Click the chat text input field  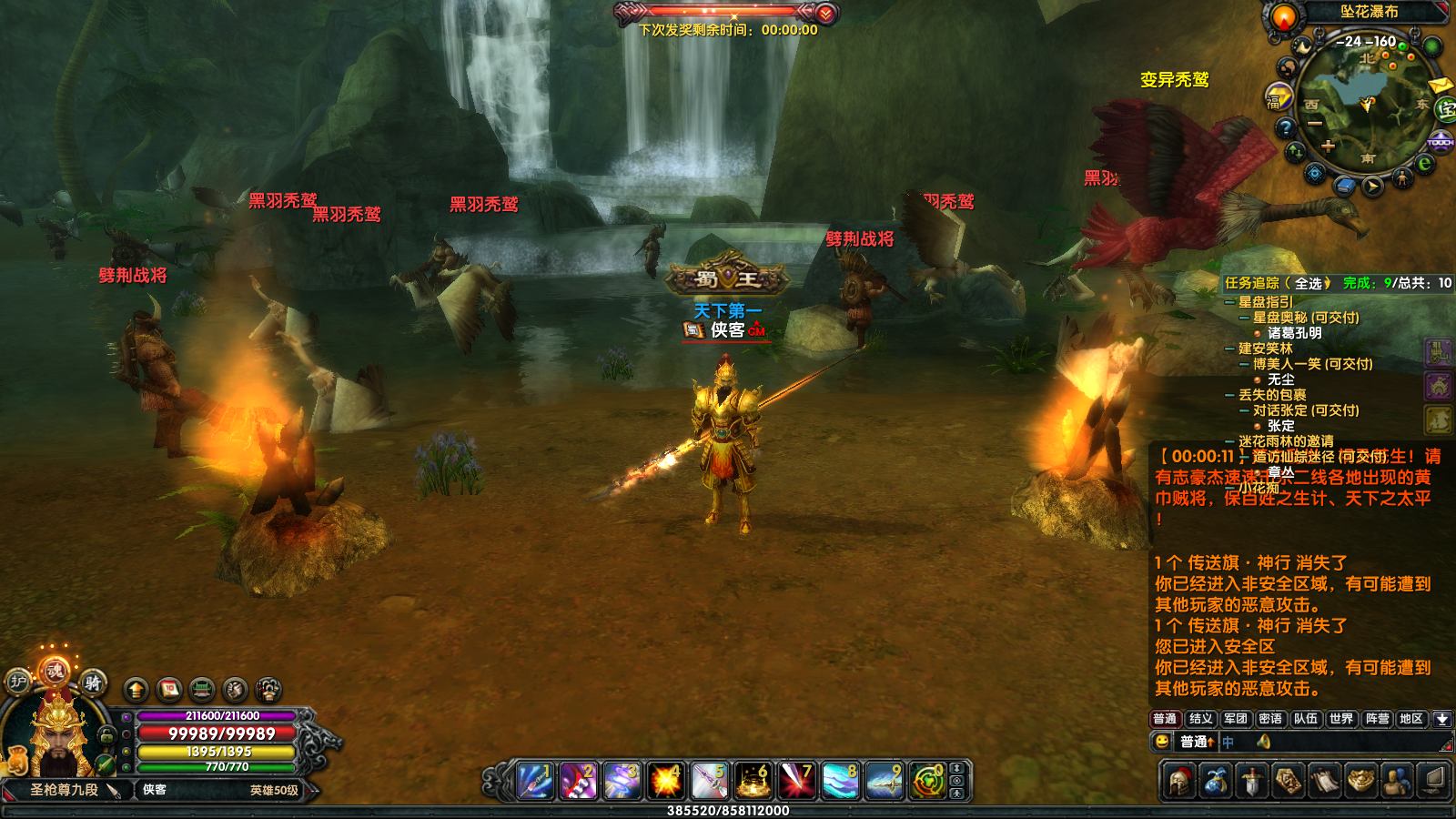coord(1329,742)
